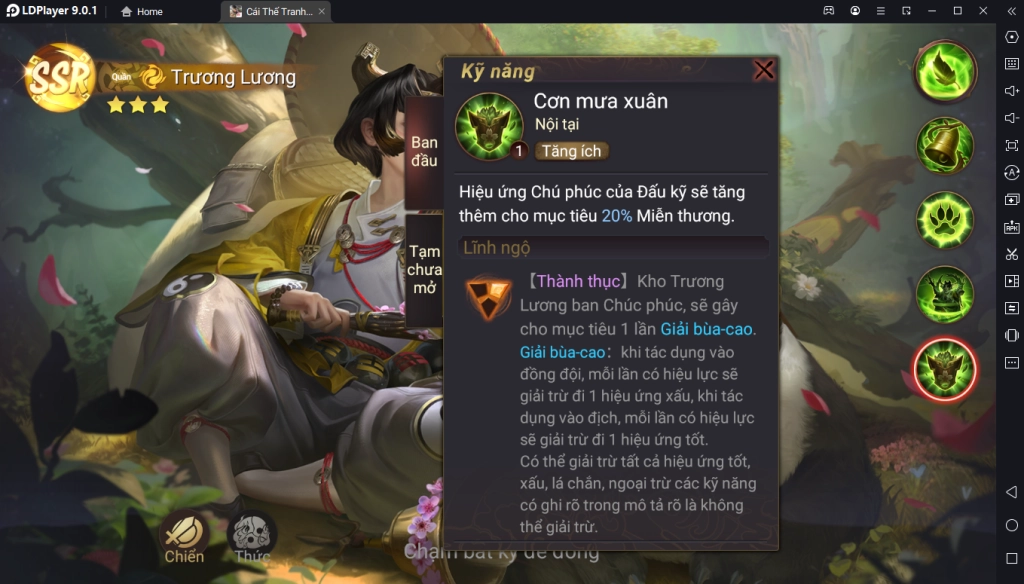The width and height of the screenshot is (1024, 584).
Task: Switch to the LDPlayer Home tab
Action: tap(141, 11)
